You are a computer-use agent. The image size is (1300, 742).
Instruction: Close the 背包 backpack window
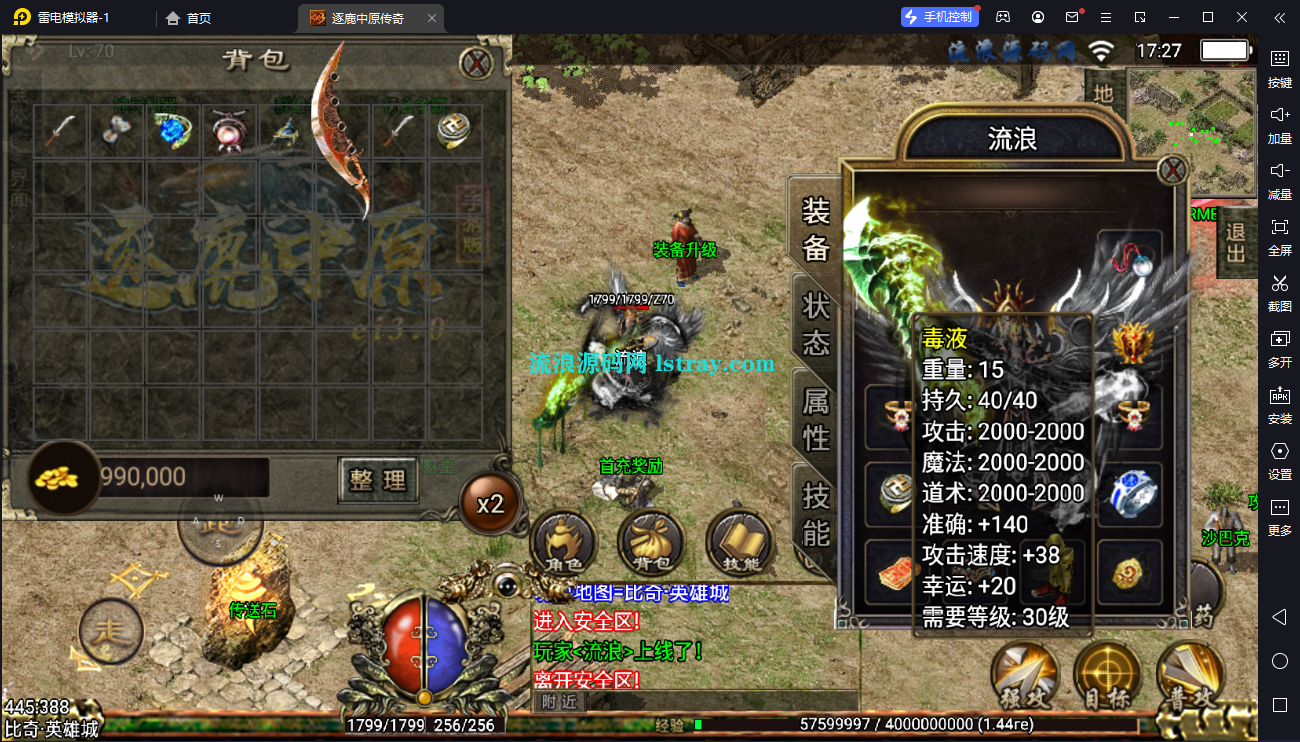(x=476, y=63)
